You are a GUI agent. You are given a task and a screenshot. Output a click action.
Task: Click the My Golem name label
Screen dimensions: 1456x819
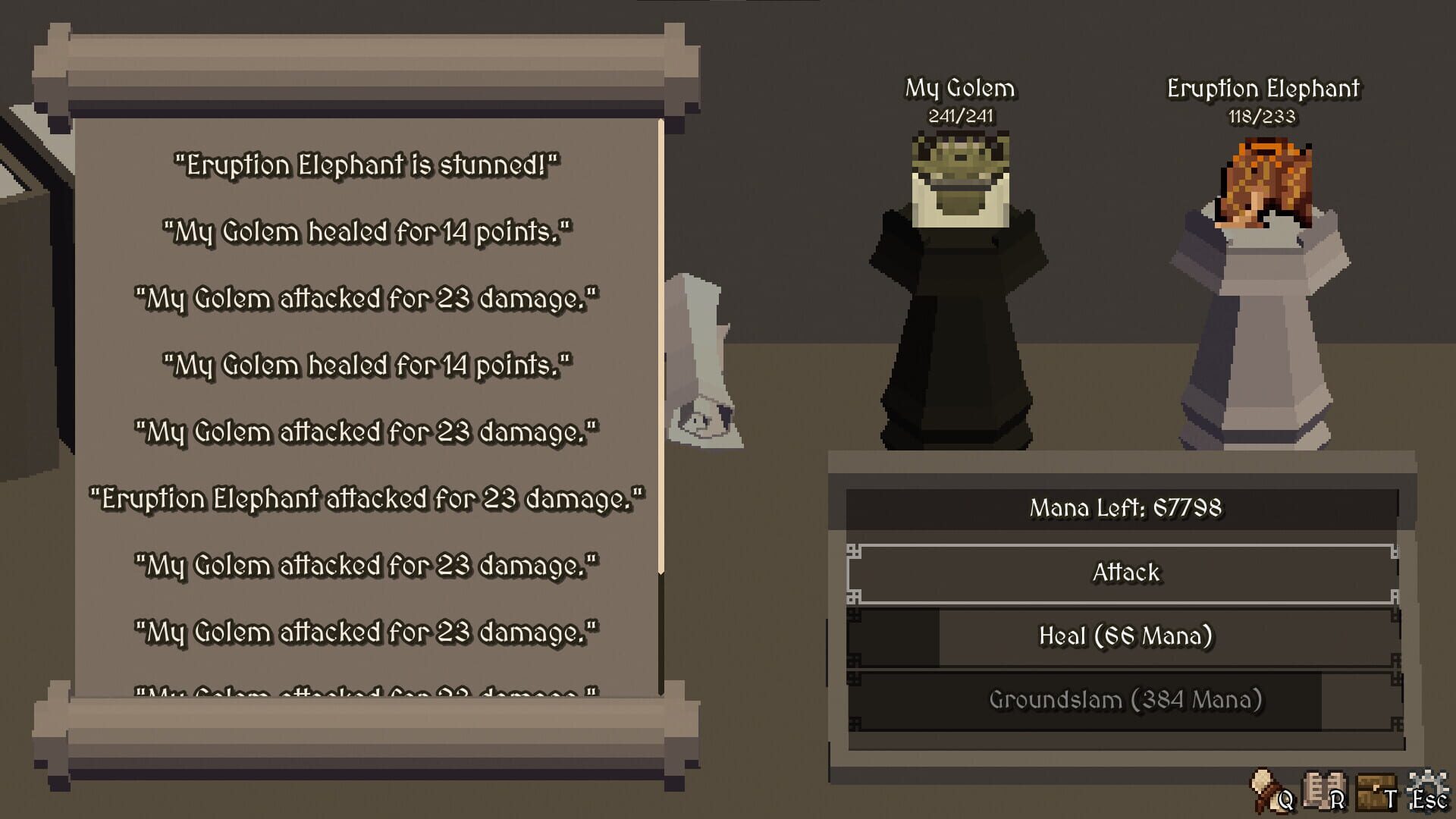click(x=959, y=87)
